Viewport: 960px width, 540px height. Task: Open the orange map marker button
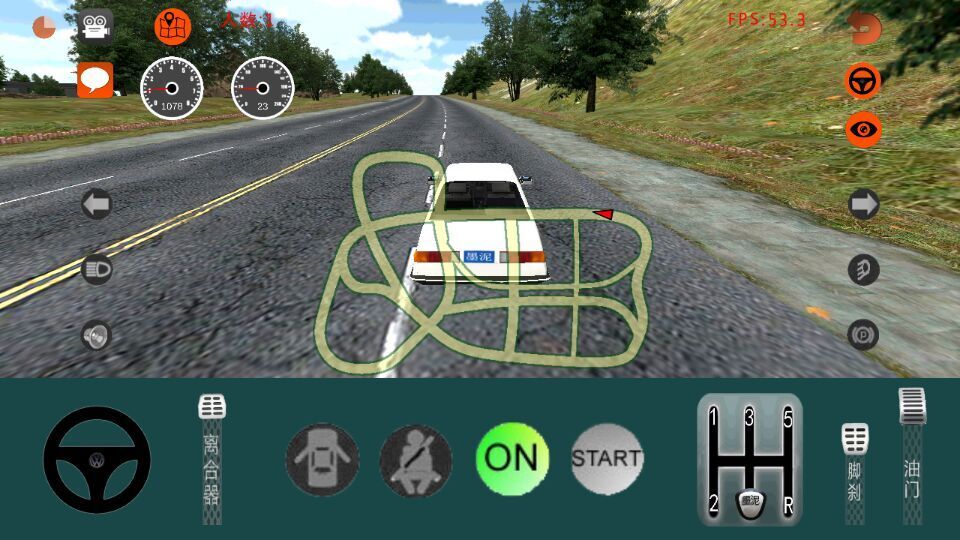tap(172, 26)
